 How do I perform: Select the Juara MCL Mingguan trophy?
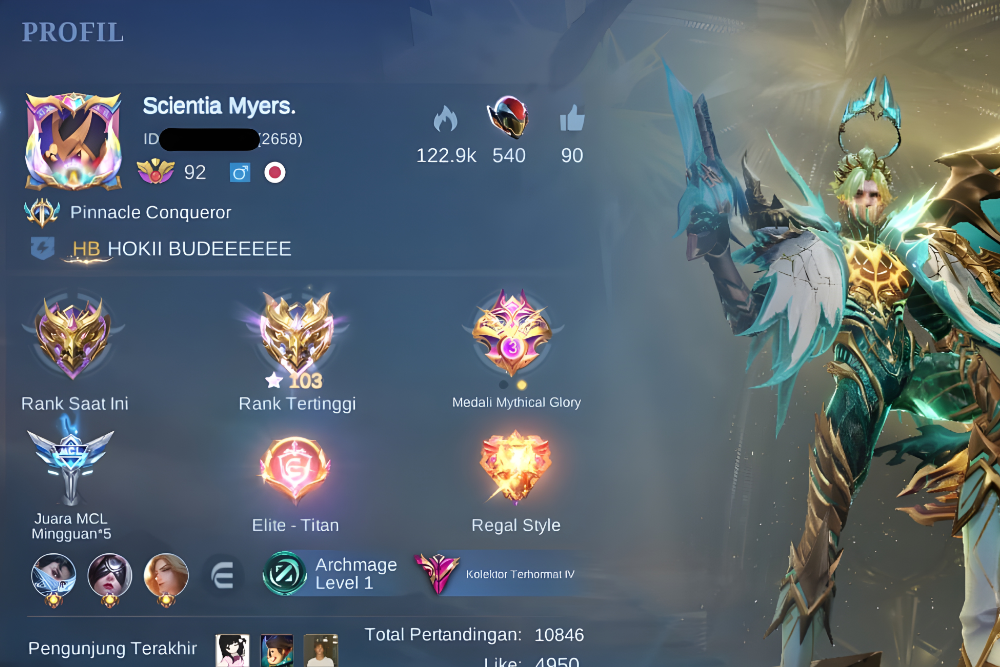[x=70, y=465]
